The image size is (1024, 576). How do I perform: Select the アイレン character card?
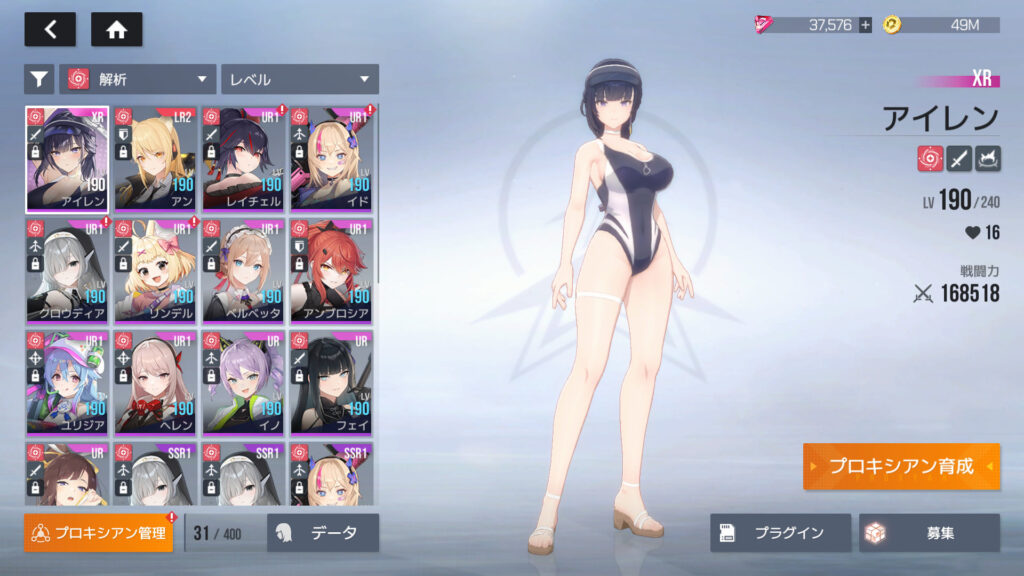click(67, 158)
